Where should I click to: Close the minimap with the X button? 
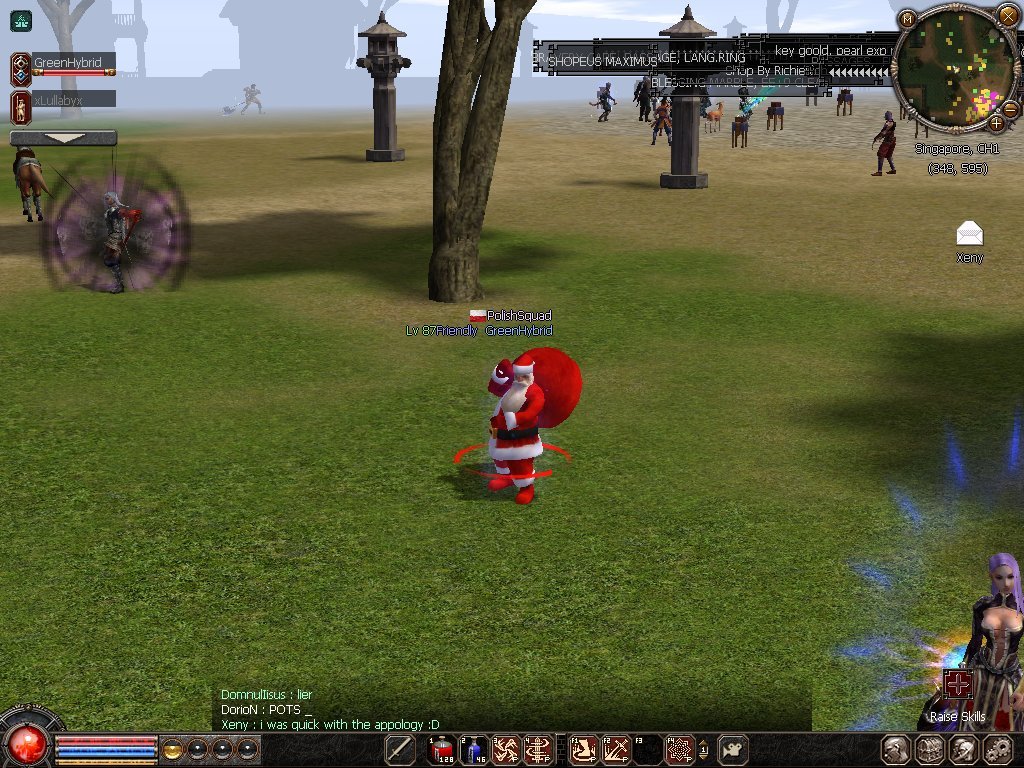click(x=1007, y=15)
